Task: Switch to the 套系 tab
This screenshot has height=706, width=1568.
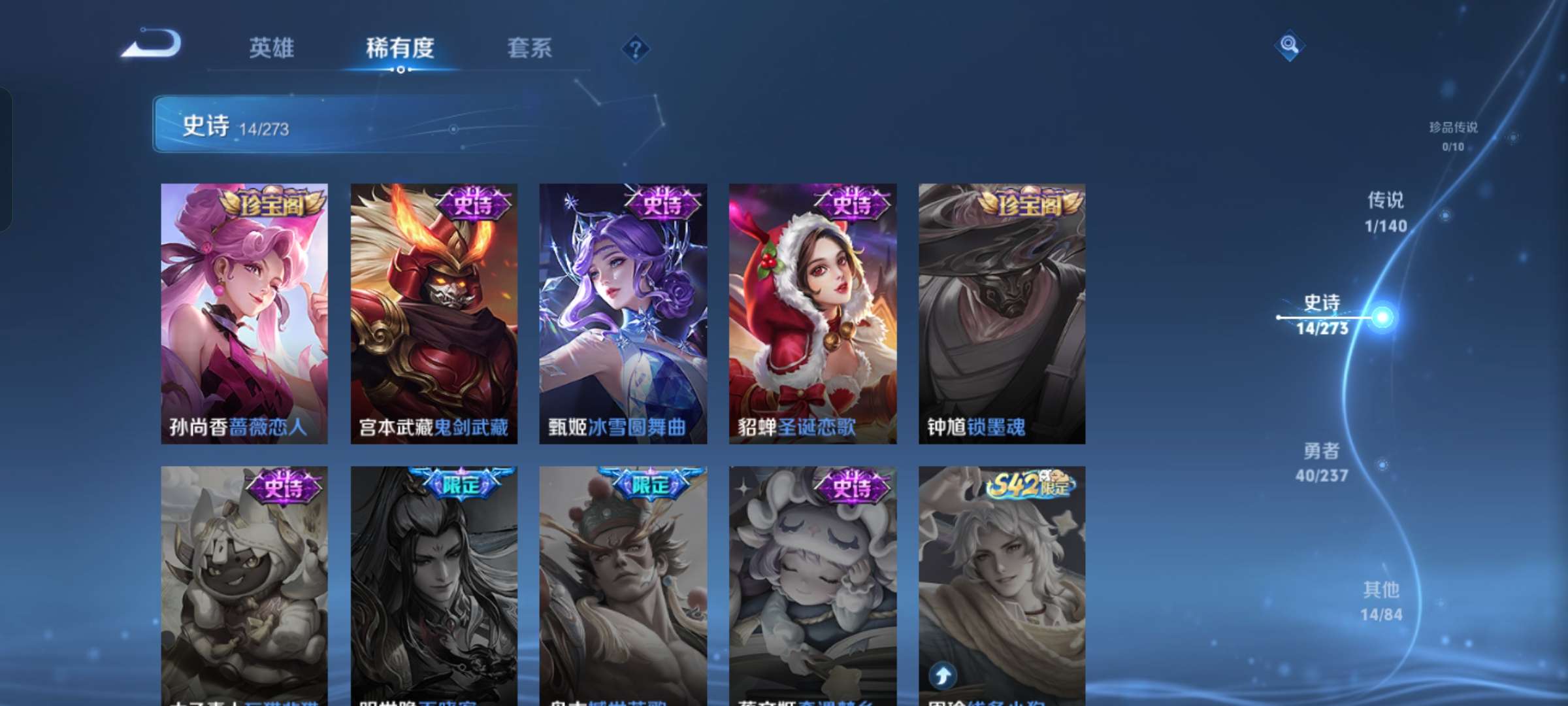Action: (x=530, y=48)
